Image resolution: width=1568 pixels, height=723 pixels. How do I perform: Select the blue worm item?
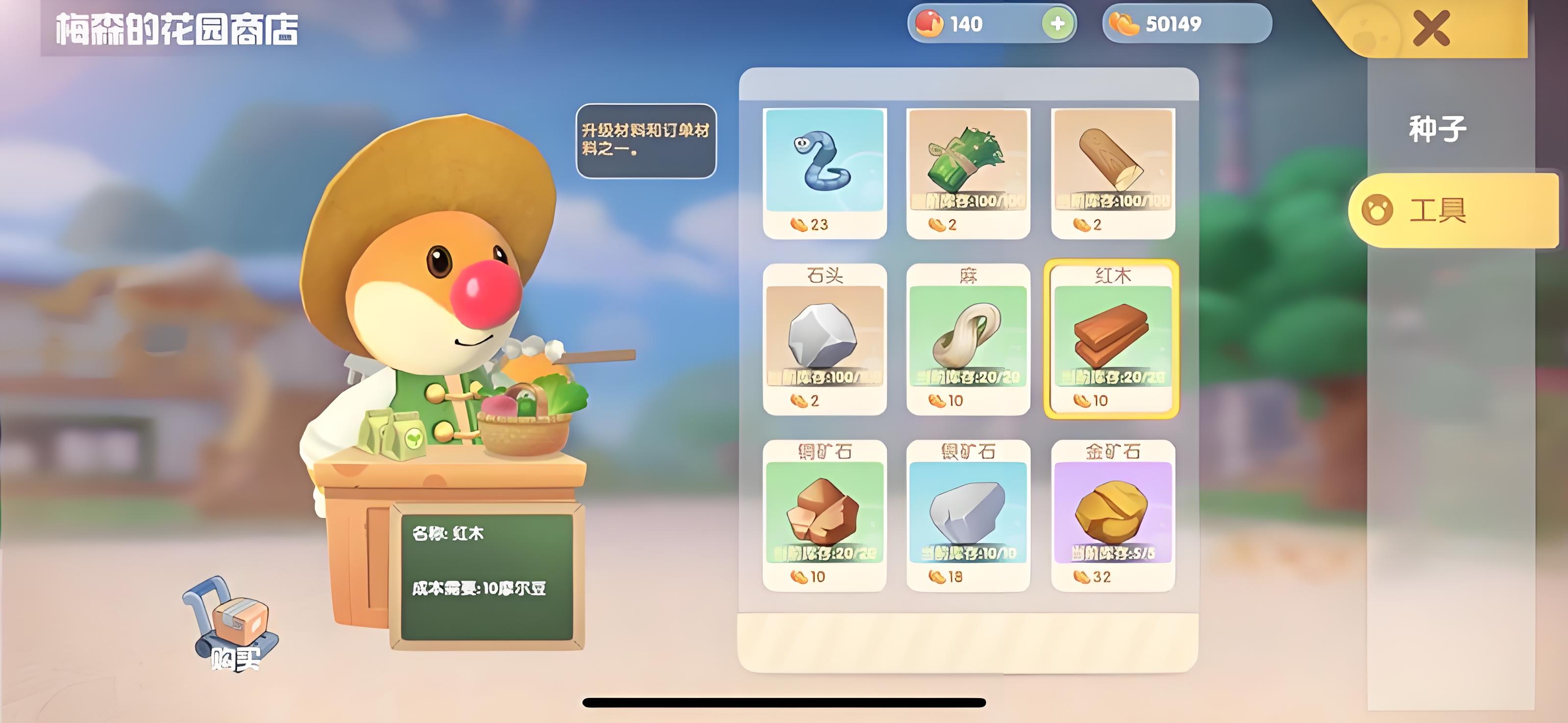point(824,172)
